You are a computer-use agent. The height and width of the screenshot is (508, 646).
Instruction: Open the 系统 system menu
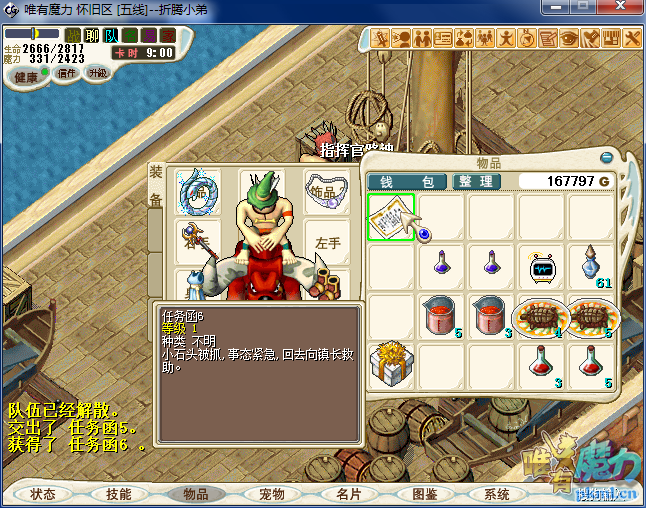pos(497,494)
